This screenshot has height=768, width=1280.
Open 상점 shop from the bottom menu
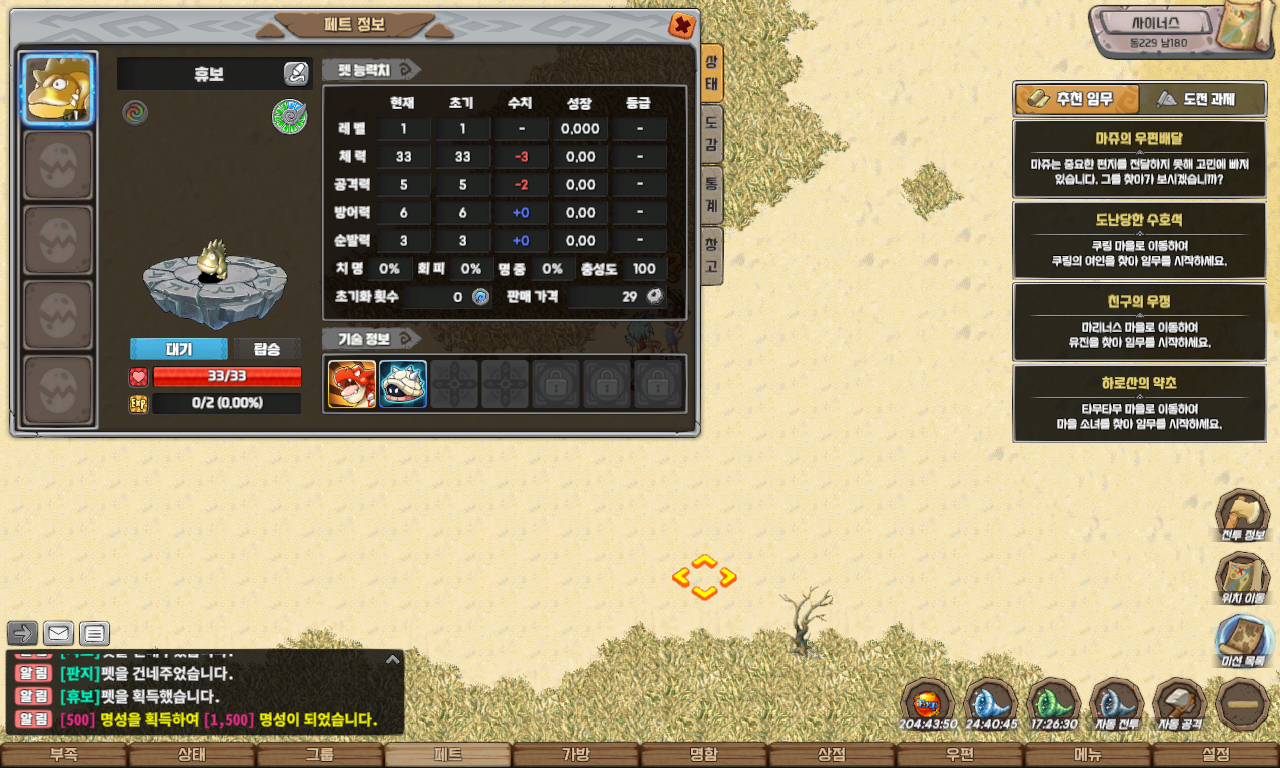(832, 755)
